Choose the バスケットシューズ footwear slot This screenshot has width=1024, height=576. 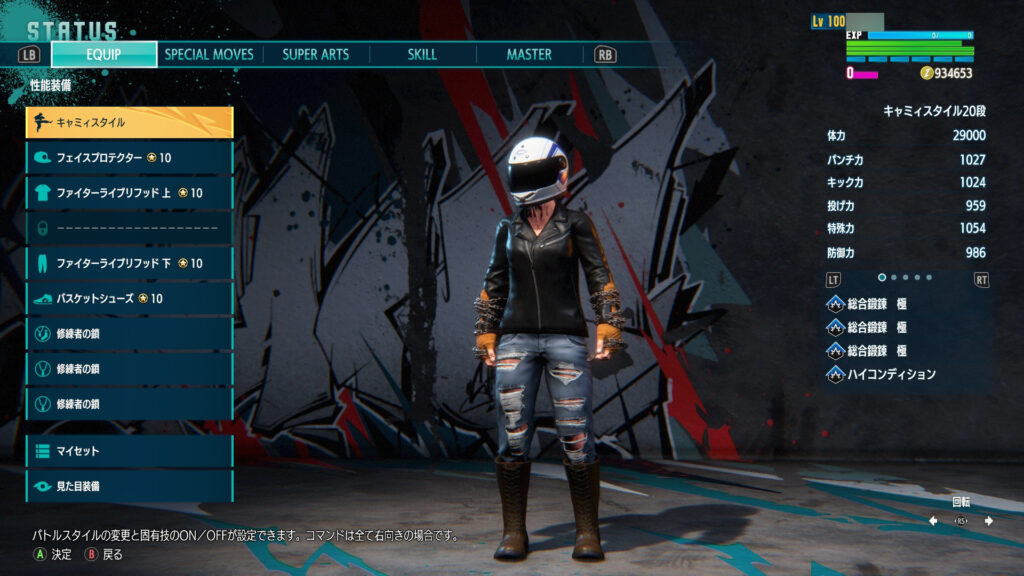click(129, 298)
